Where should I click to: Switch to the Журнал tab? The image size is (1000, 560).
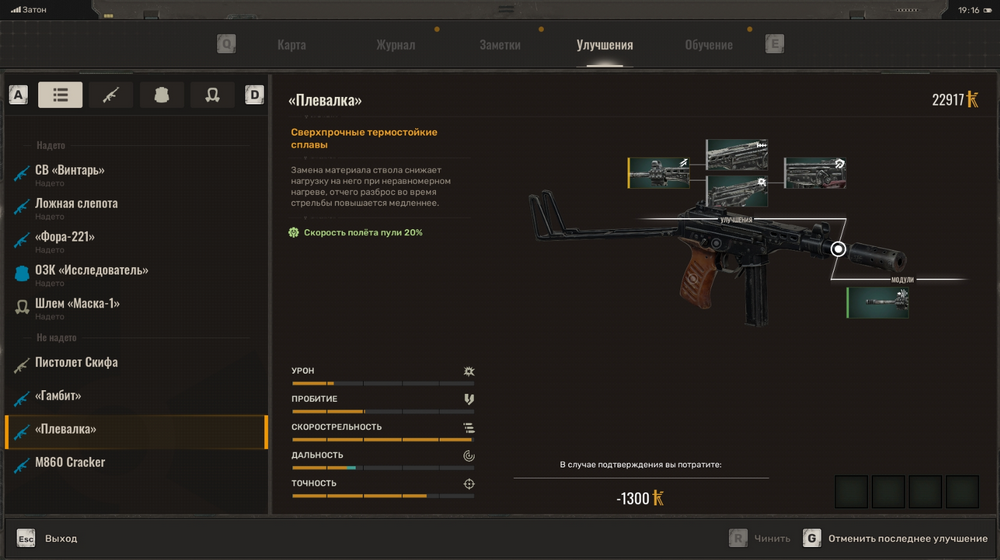[395, 45]
